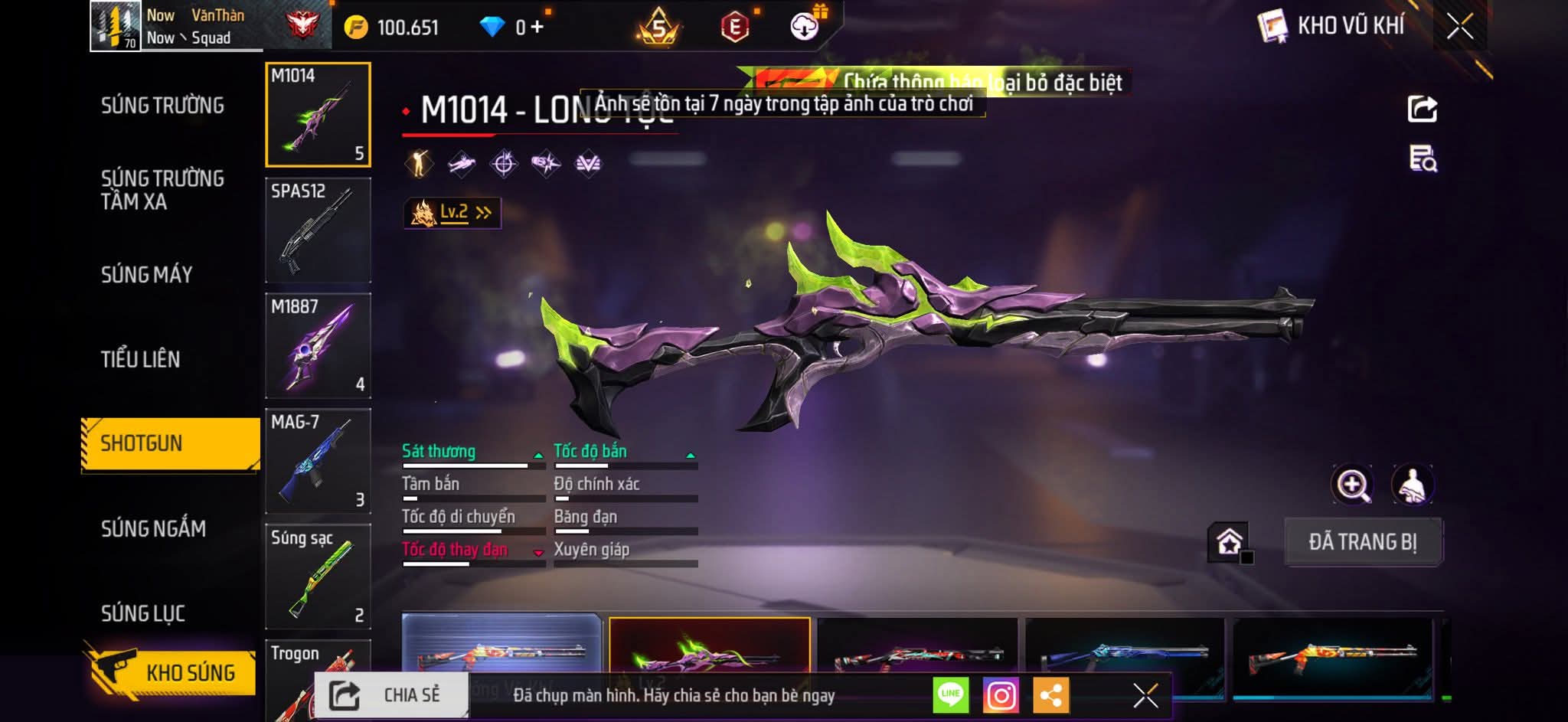Select the Tiểu Liên category
This screenshot has height=722, width=1568.
(x=140, y=359)
